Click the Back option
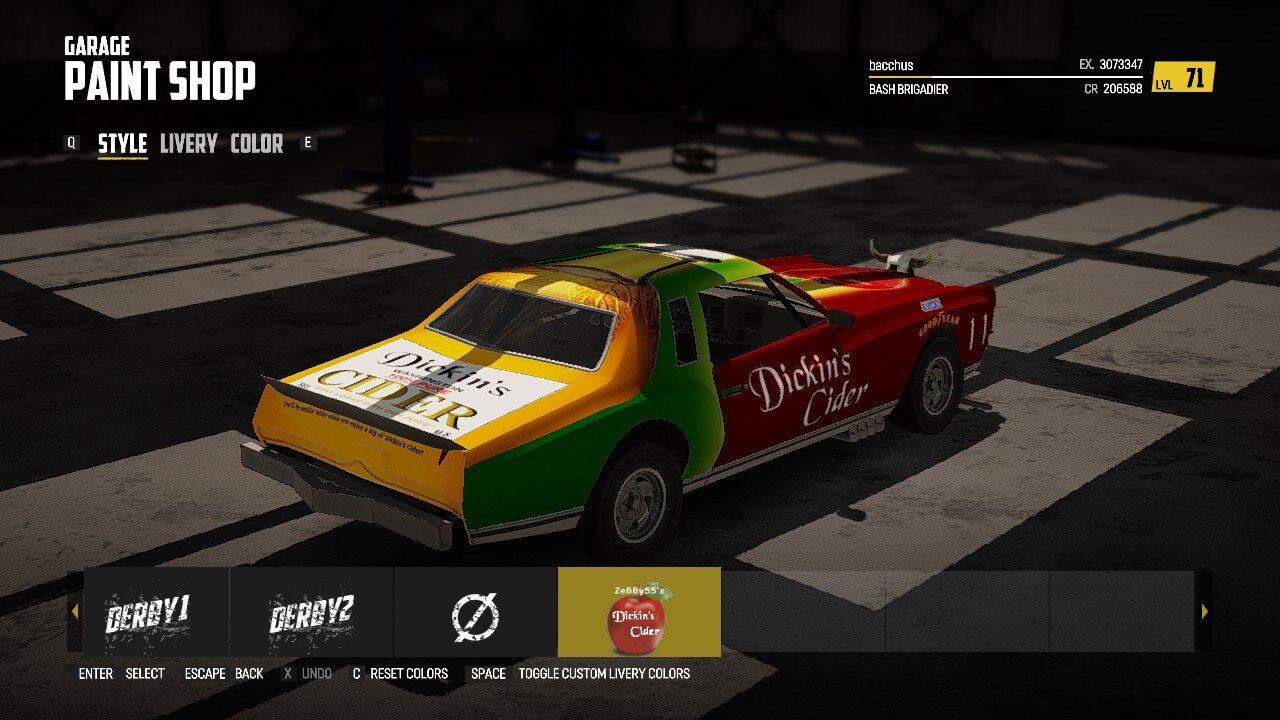 tap(249, 674)
